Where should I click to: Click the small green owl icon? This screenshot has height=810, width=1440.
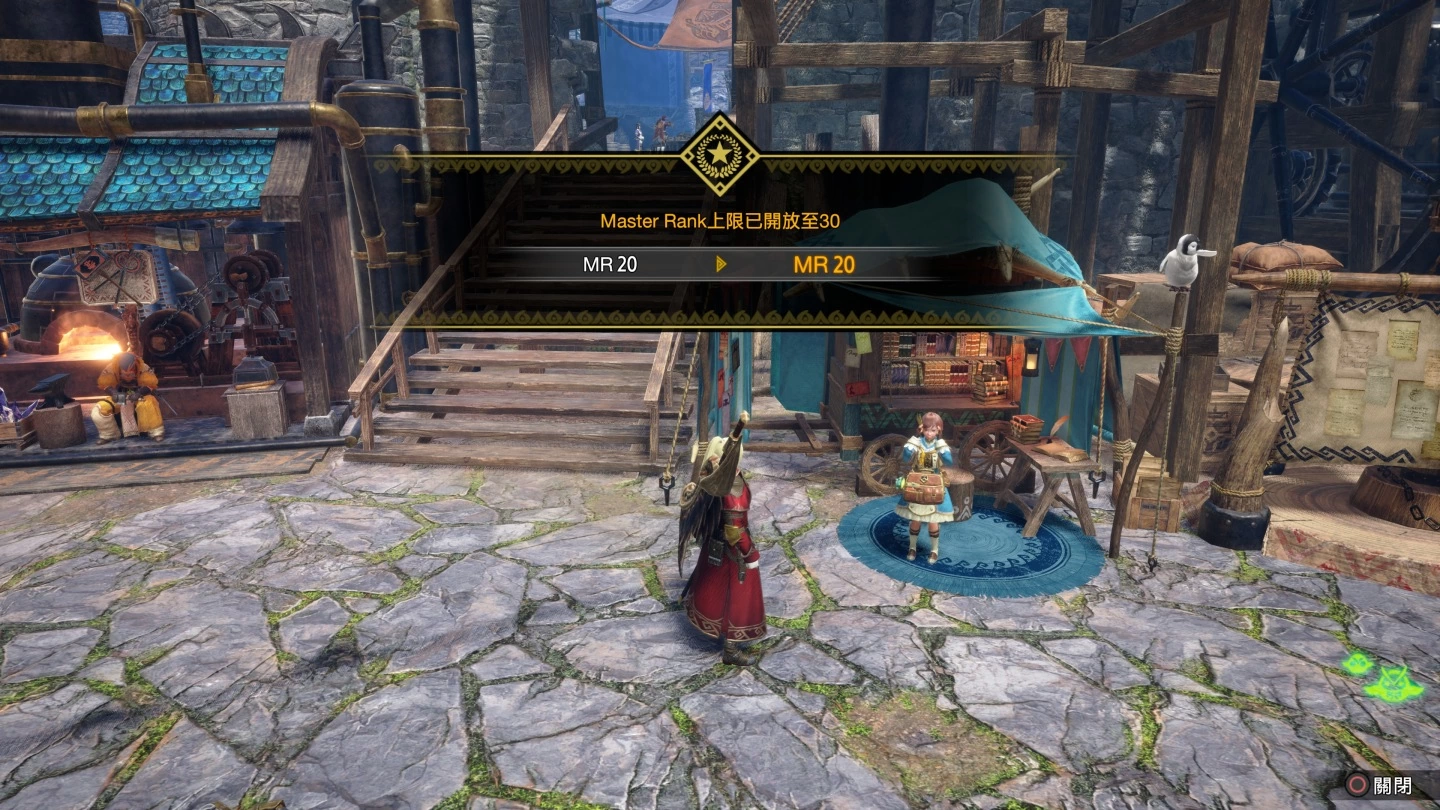[x=1355, y=663]
